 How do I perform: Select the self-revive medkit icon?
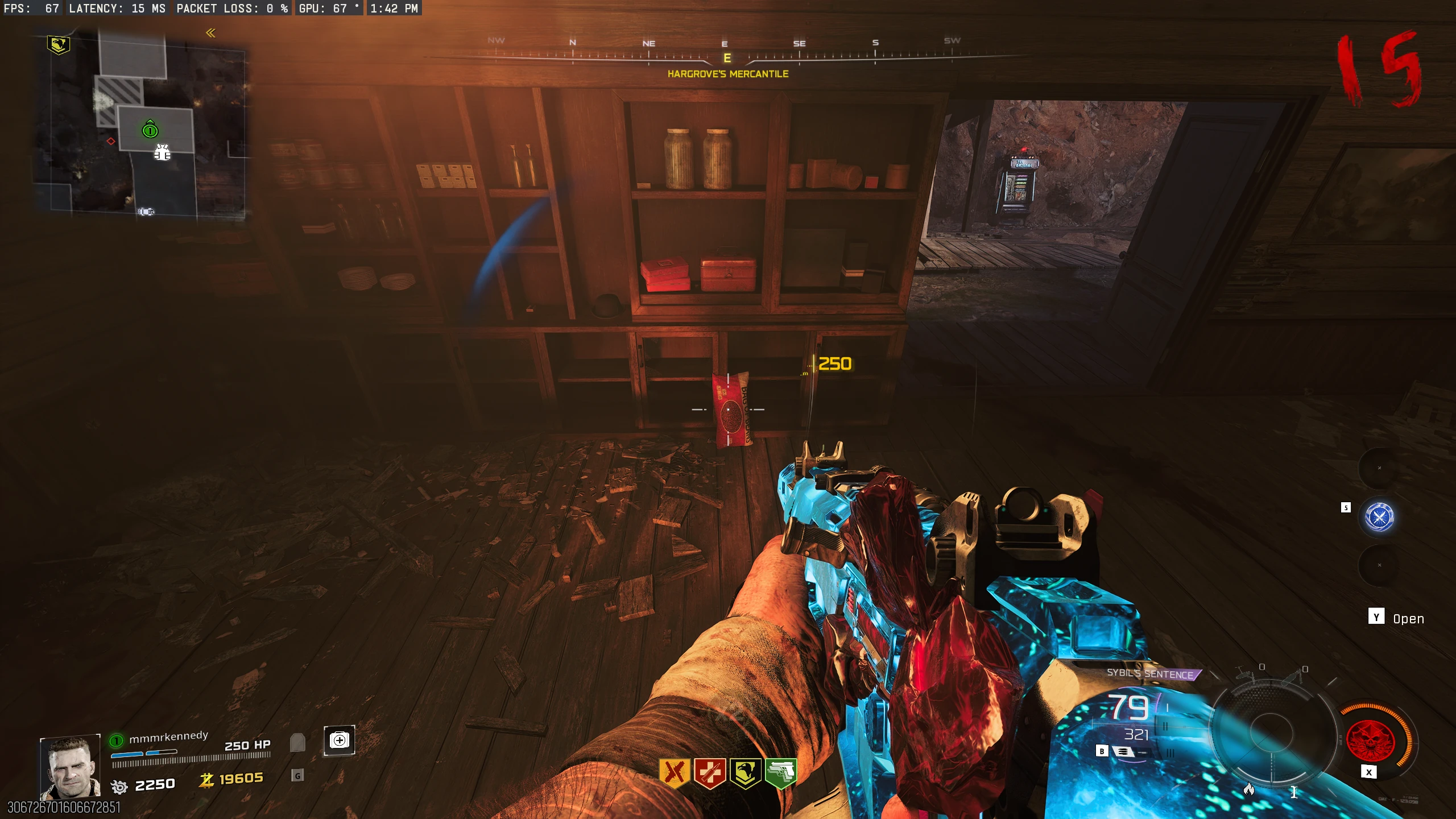tap(340, 740)
